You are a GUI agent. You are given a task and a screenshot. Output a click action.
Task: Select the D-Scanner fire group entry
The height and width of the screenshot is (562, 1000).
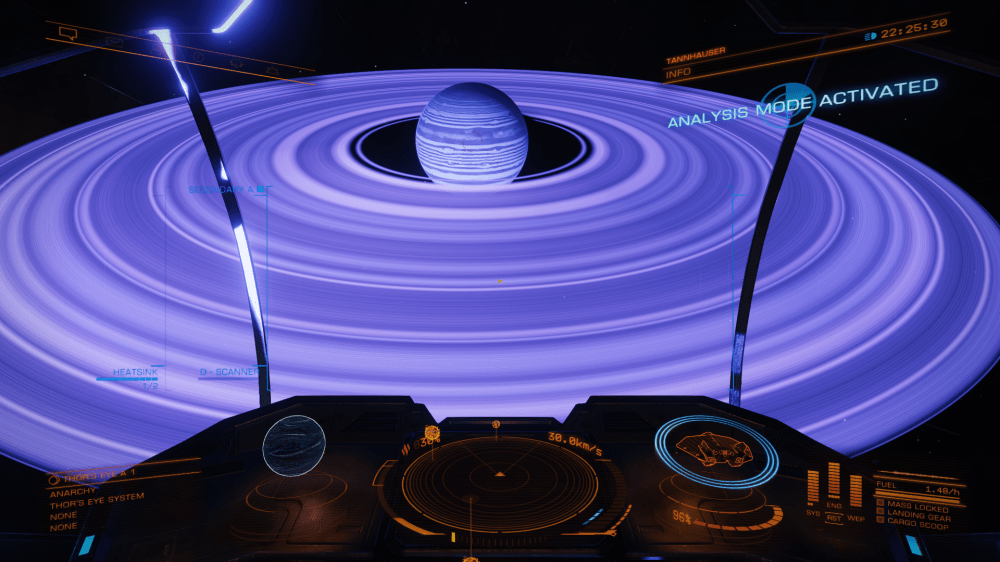229,372
